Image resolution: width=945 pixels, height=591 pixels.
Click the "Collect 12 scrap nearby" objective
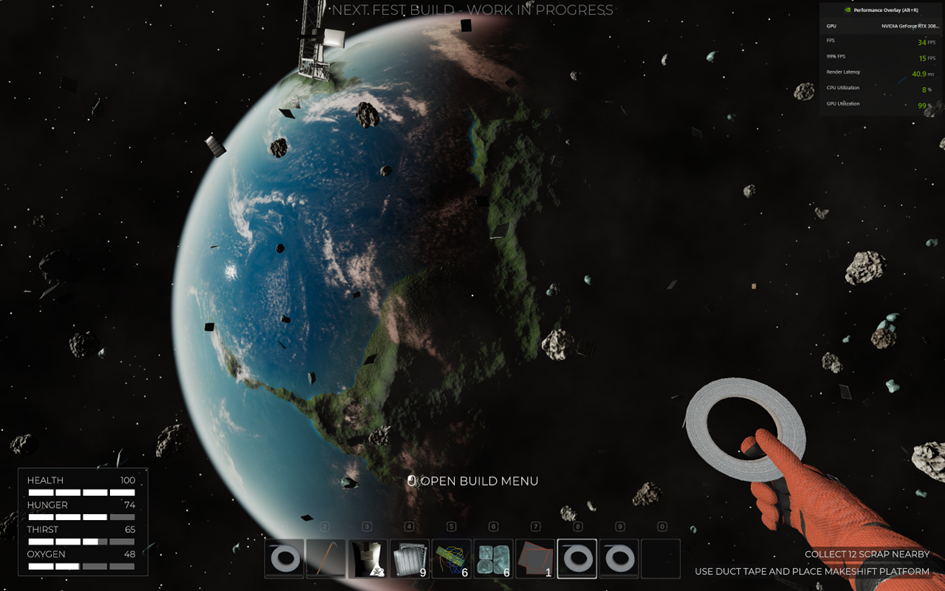[866, 554]
